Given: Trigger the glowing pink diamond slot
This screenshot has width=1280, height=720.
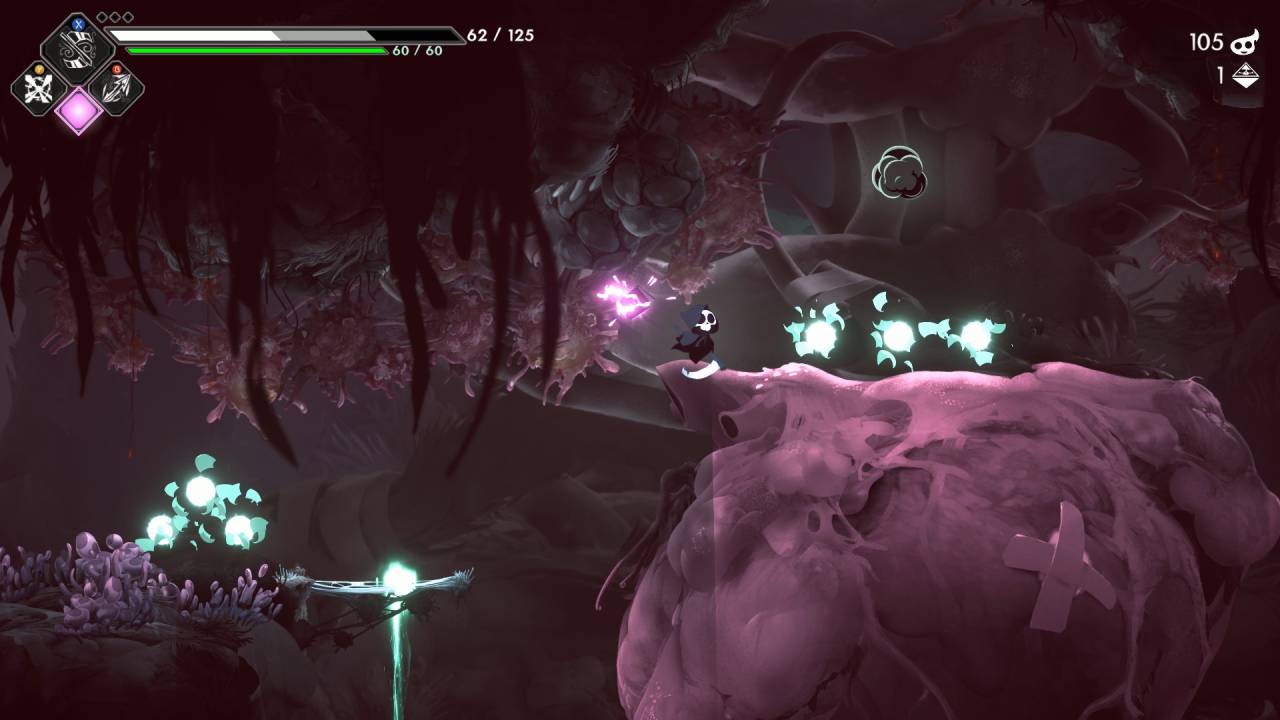Looking at the screenshot, I should coord(78,109).
